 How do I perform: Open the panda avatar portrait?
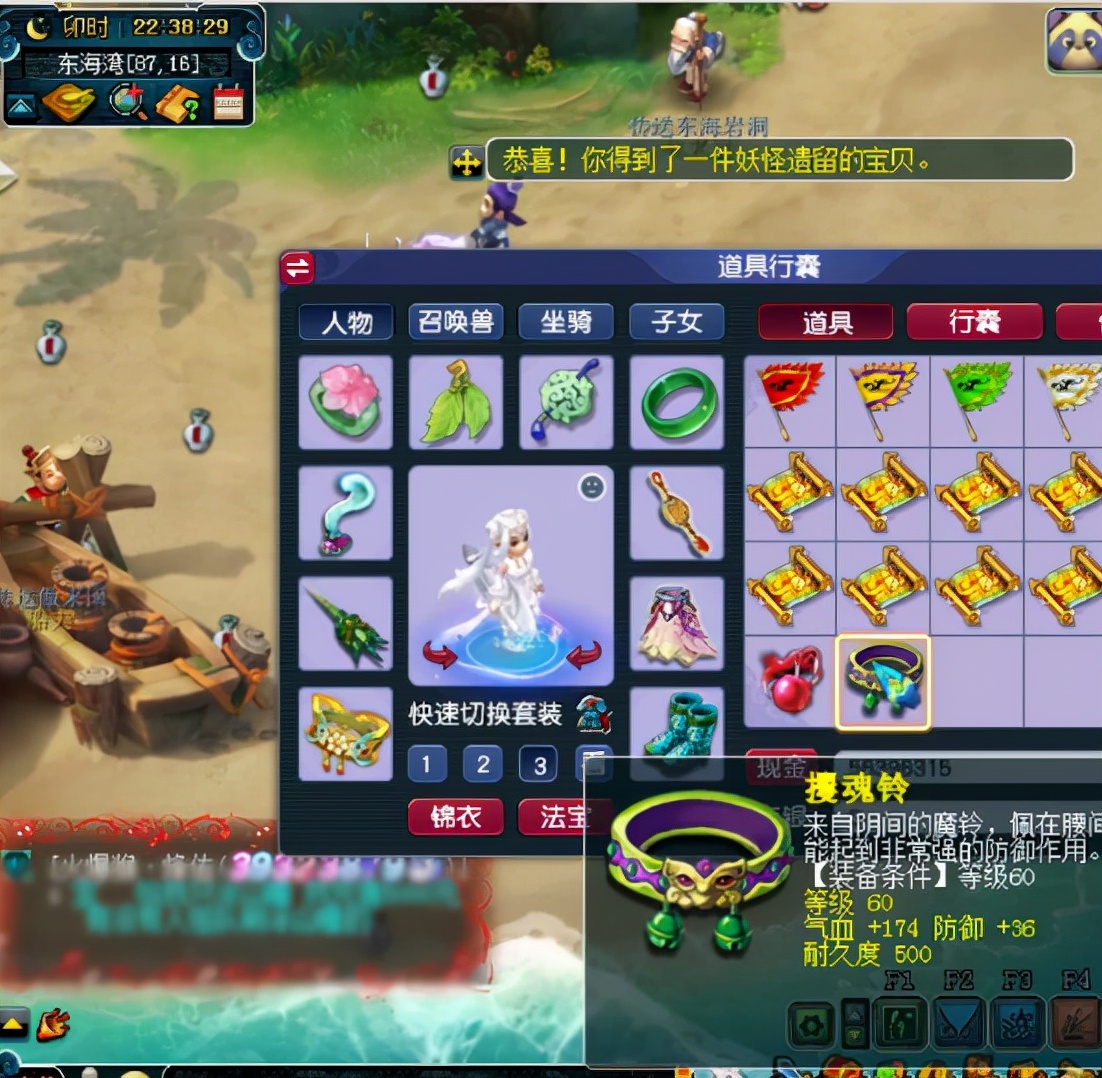(1073, 40)
